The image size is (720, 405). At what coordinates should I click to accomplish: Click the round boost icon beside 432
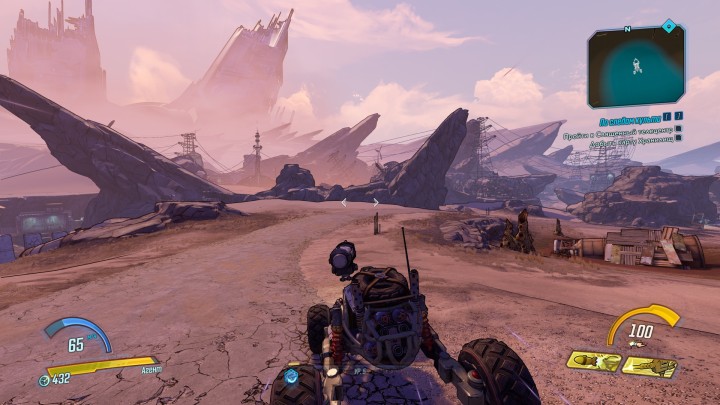44,380
